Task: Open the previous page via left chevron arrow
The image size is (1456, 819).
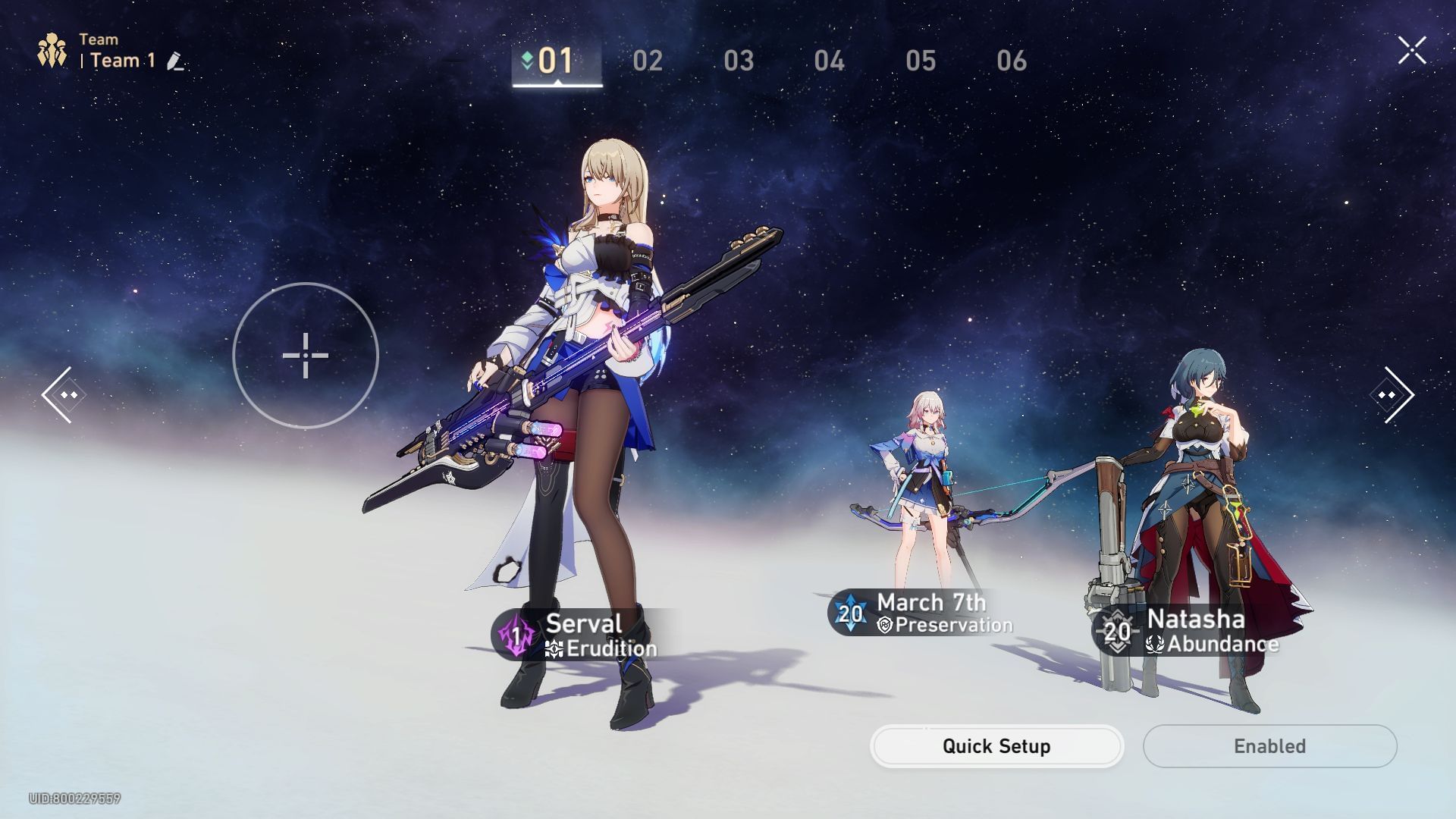Action: [64, 393]
